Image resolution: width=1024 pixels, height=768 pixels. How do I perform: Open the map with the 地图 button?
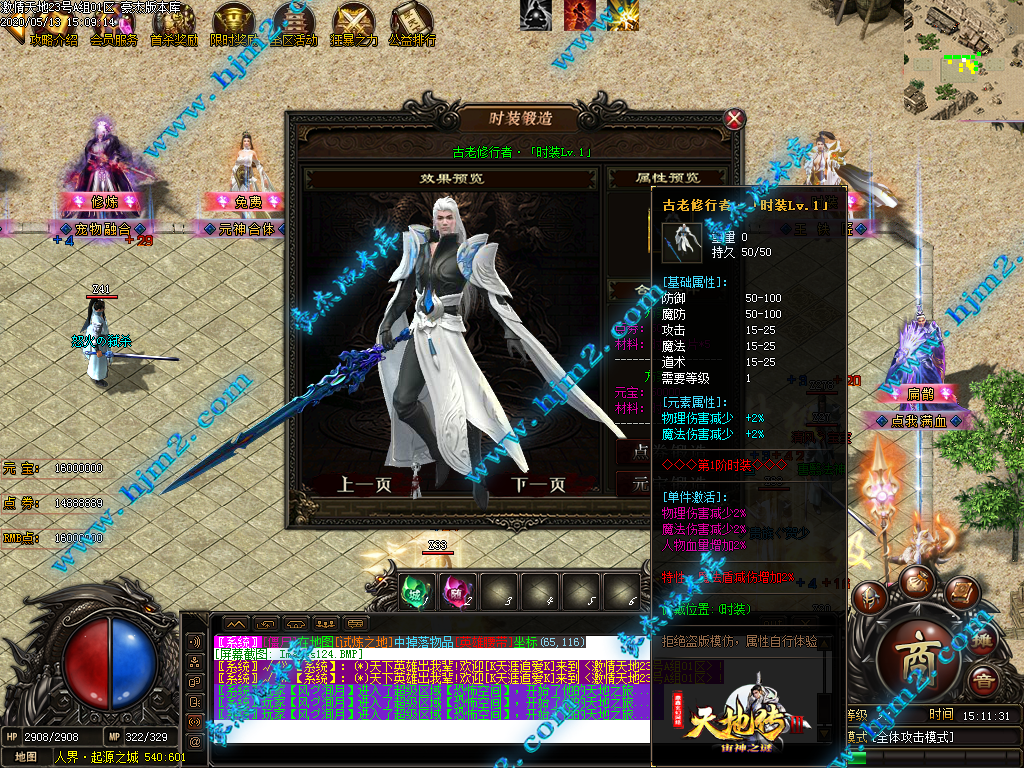pos(25,758)
